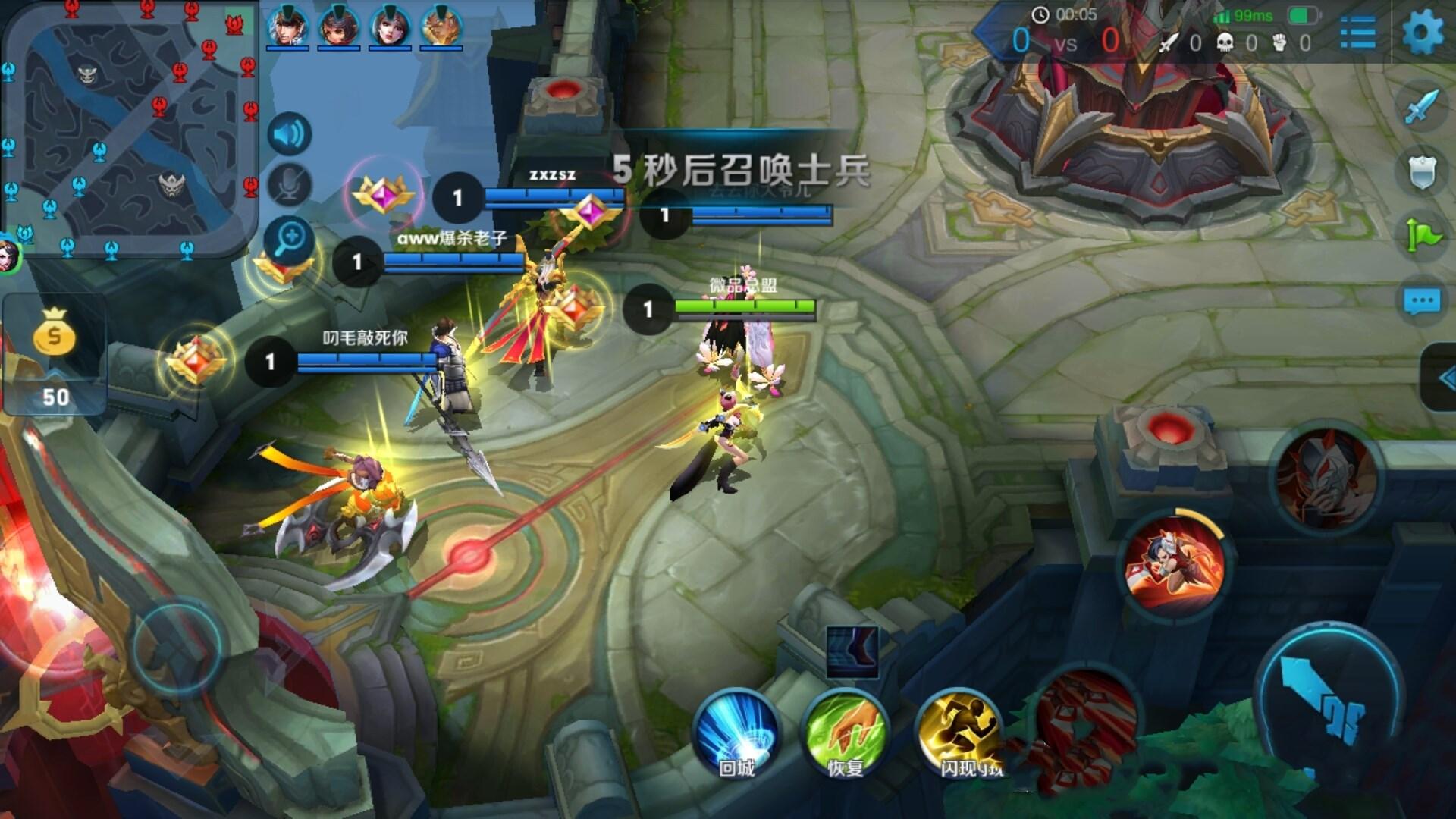Screen dimensions: 1456x819
Task: Activate the flying kick skill icon
Action: pyautogui.click(x=1175, y=566)
